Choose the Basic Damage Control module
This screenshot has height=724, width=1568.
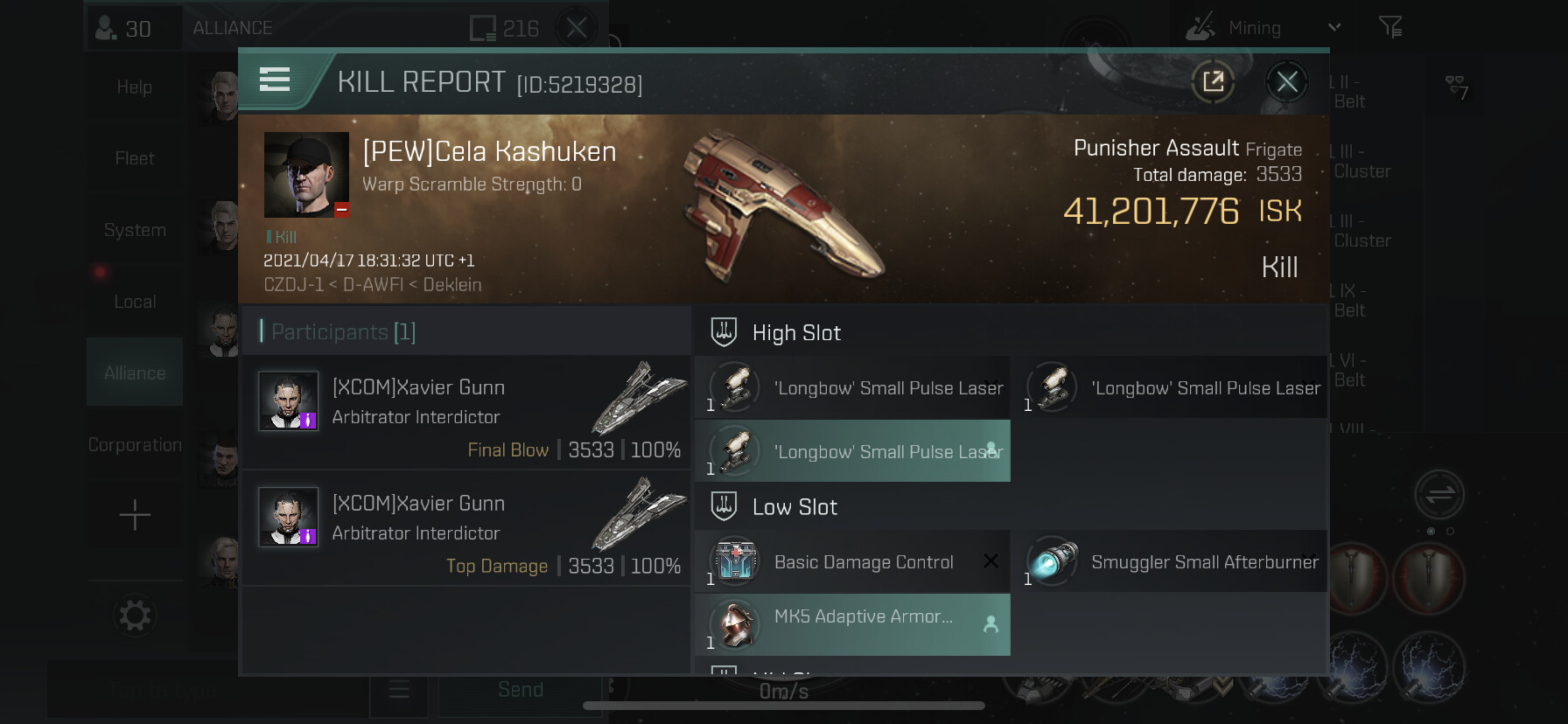click(x=853, y=561)
